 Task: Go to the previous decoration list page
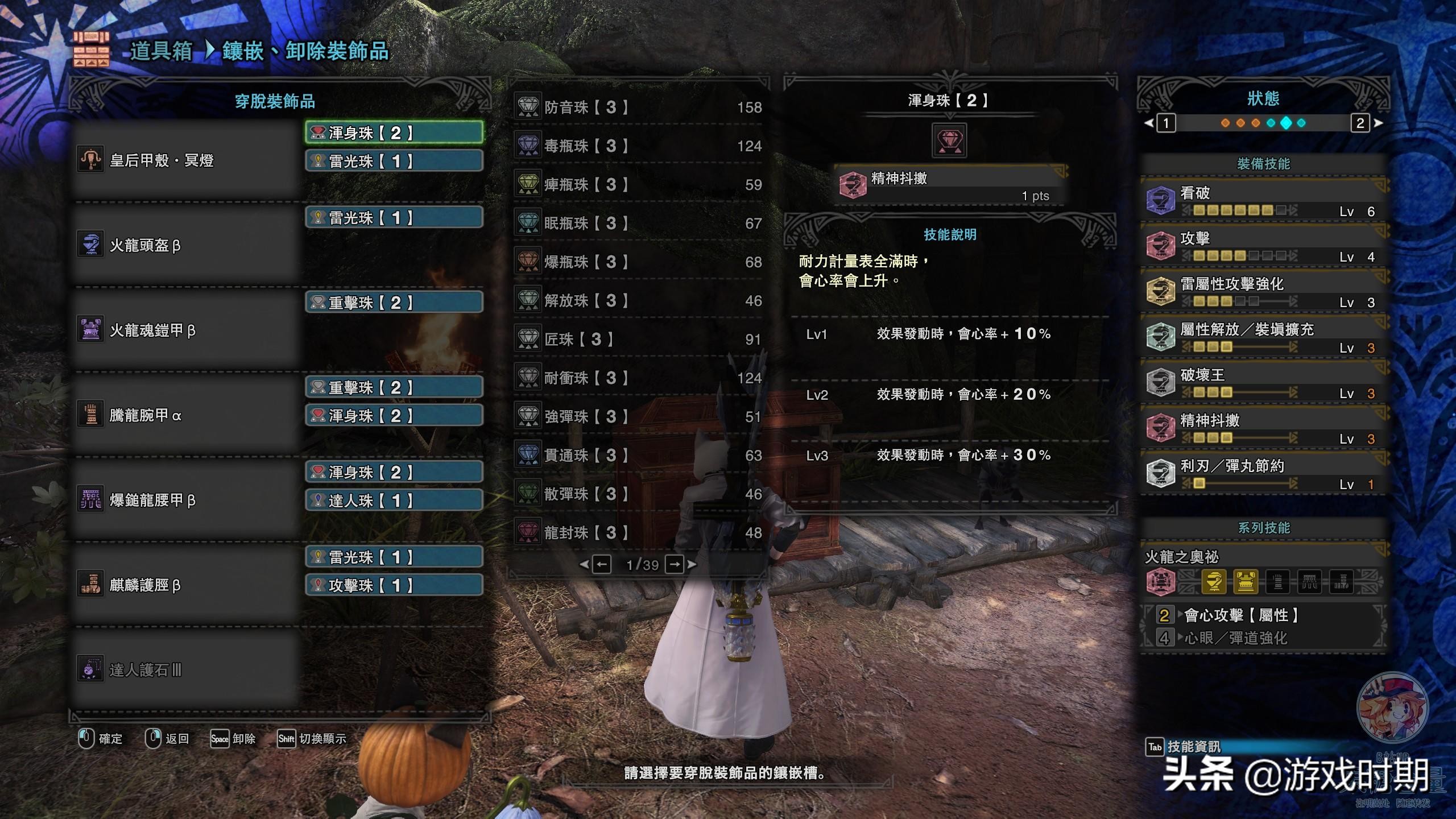pos(601,565)
